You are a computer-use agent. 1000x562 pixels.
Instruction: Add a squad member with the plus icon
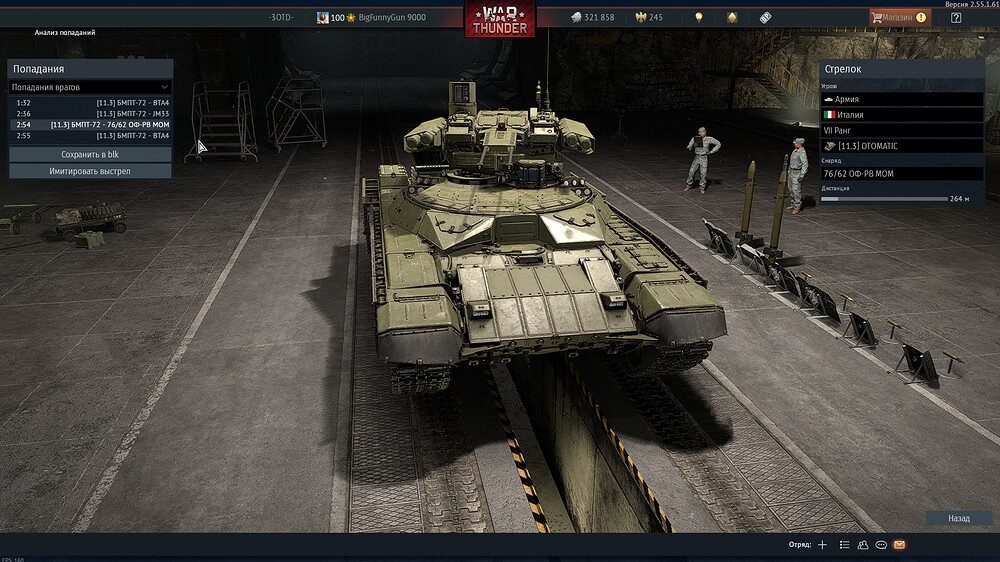(822, 545)
